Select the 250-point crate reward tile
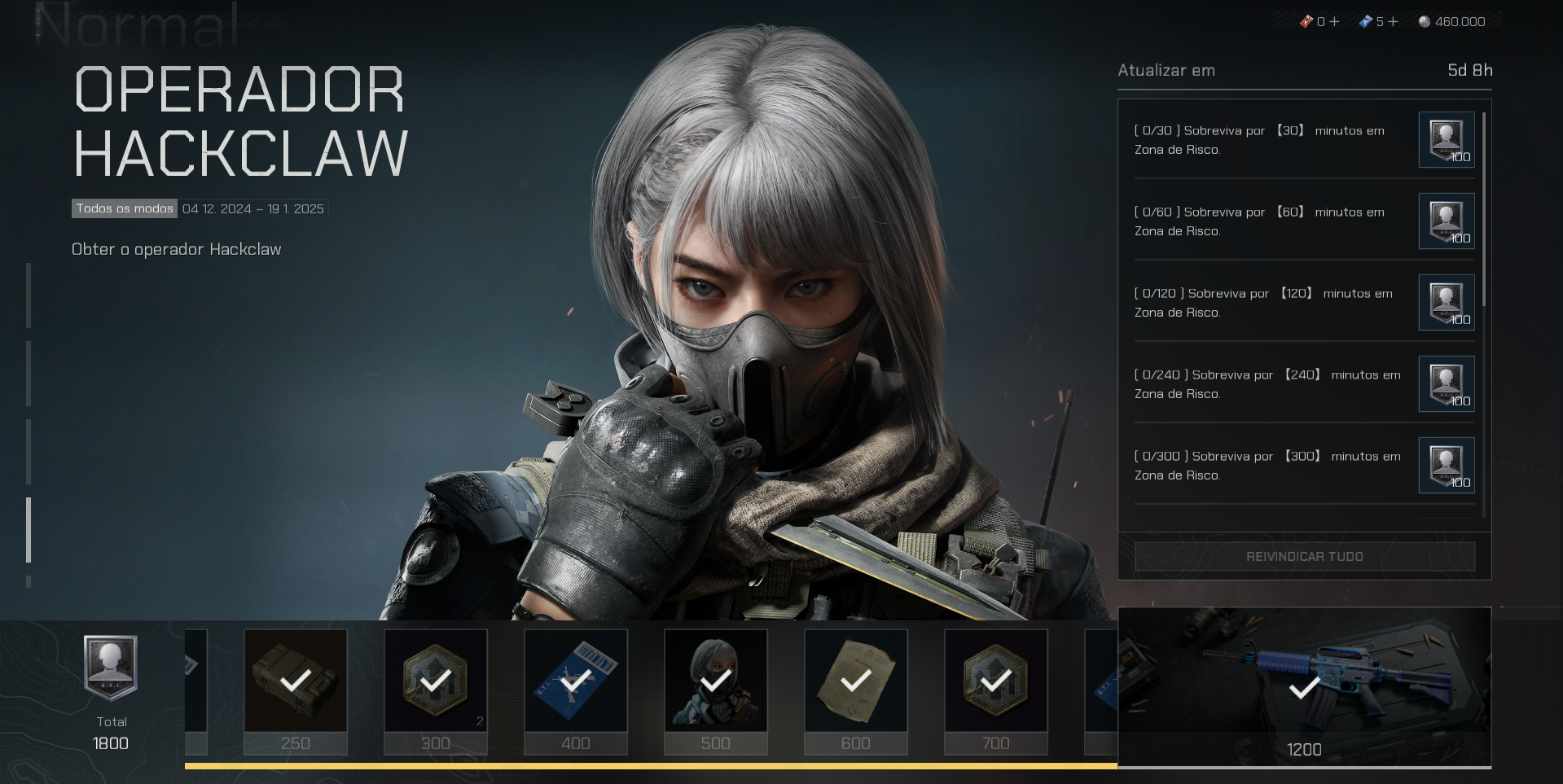This screenshot has height=784, width=1563. point(296,681)
